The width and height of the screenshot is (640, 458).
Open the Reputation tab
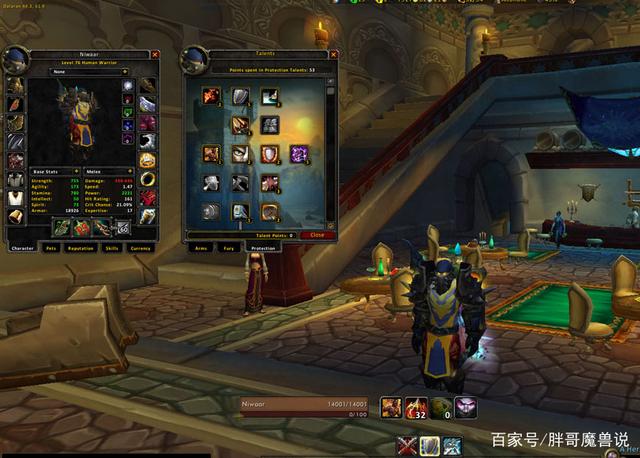82,247
